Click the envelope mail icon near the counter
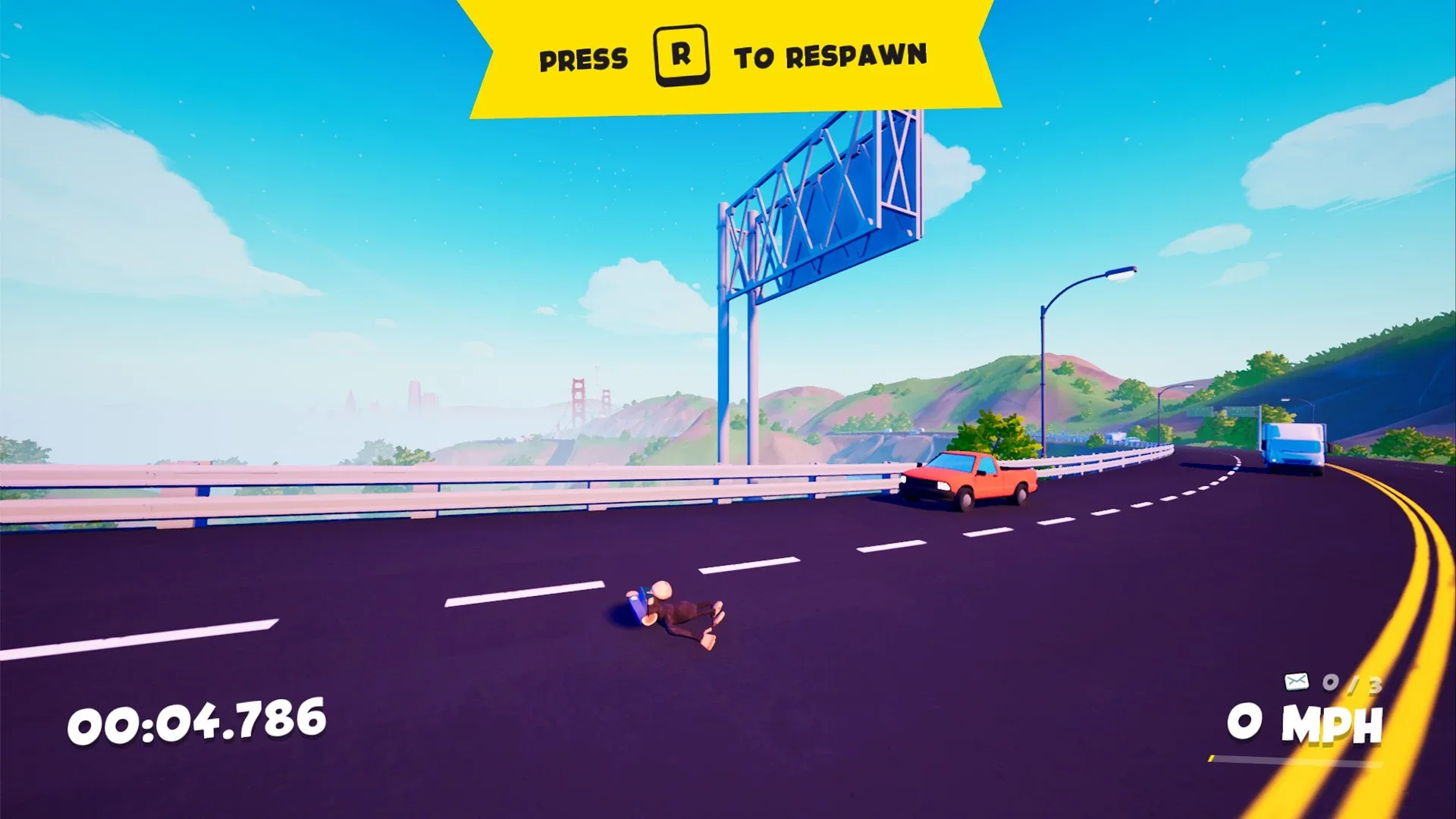Viewport: 1456px width, 819px height. [1296, 681]
